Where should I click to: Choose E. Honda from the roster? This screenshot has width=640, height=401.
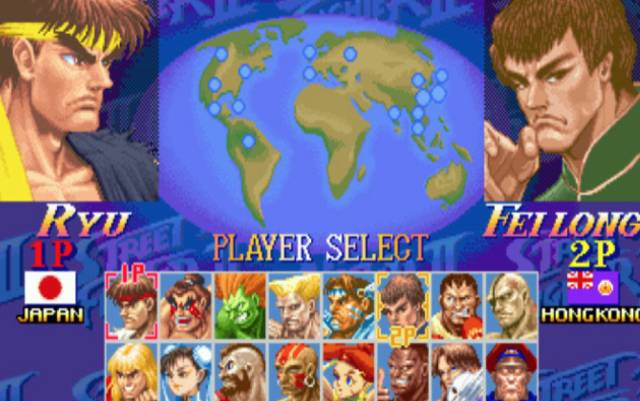[x=187, y=305]
